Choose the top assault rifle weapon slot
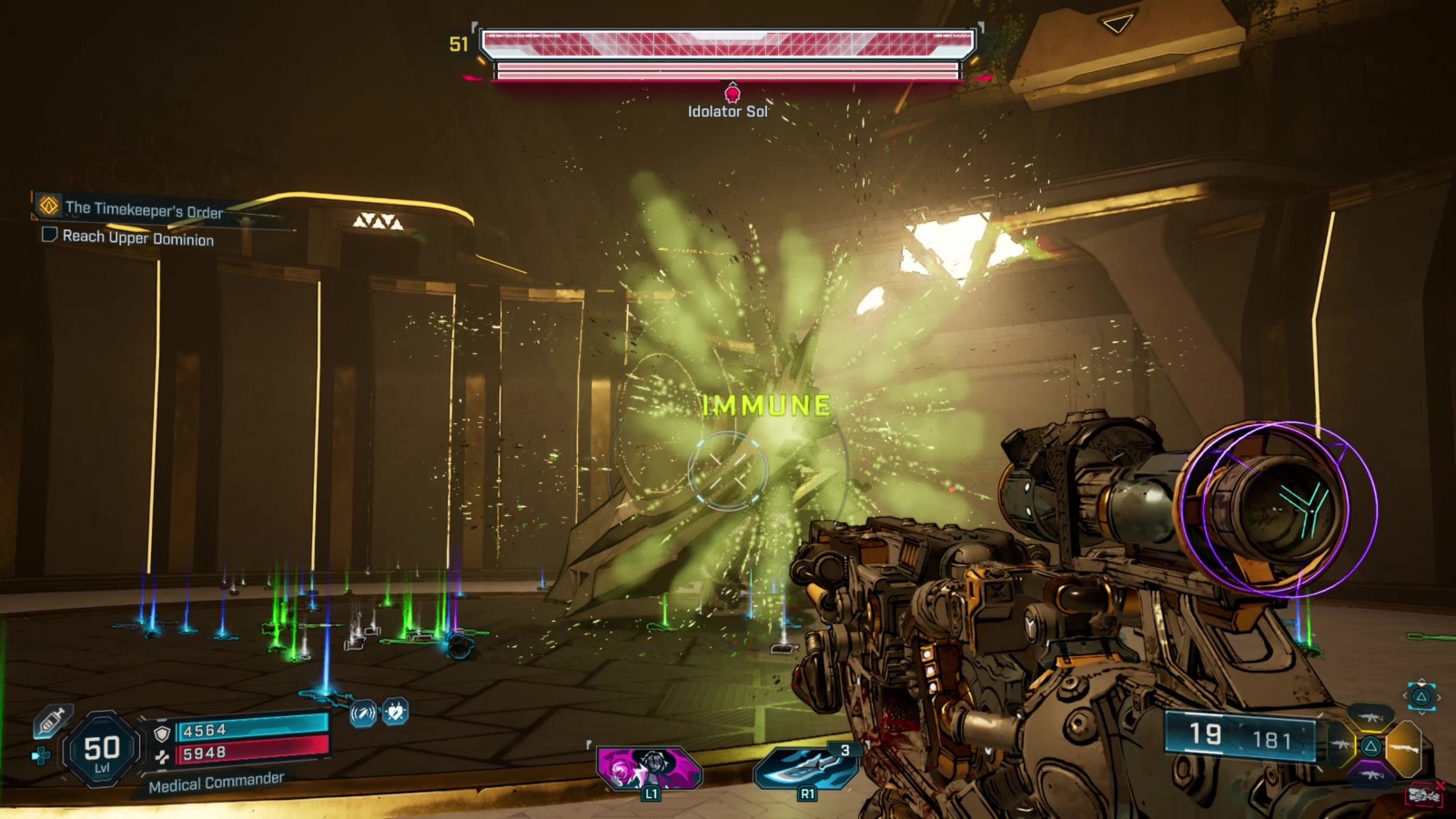The height and width of the screenshot is (819, 1456). click(x=1370, y=718)
